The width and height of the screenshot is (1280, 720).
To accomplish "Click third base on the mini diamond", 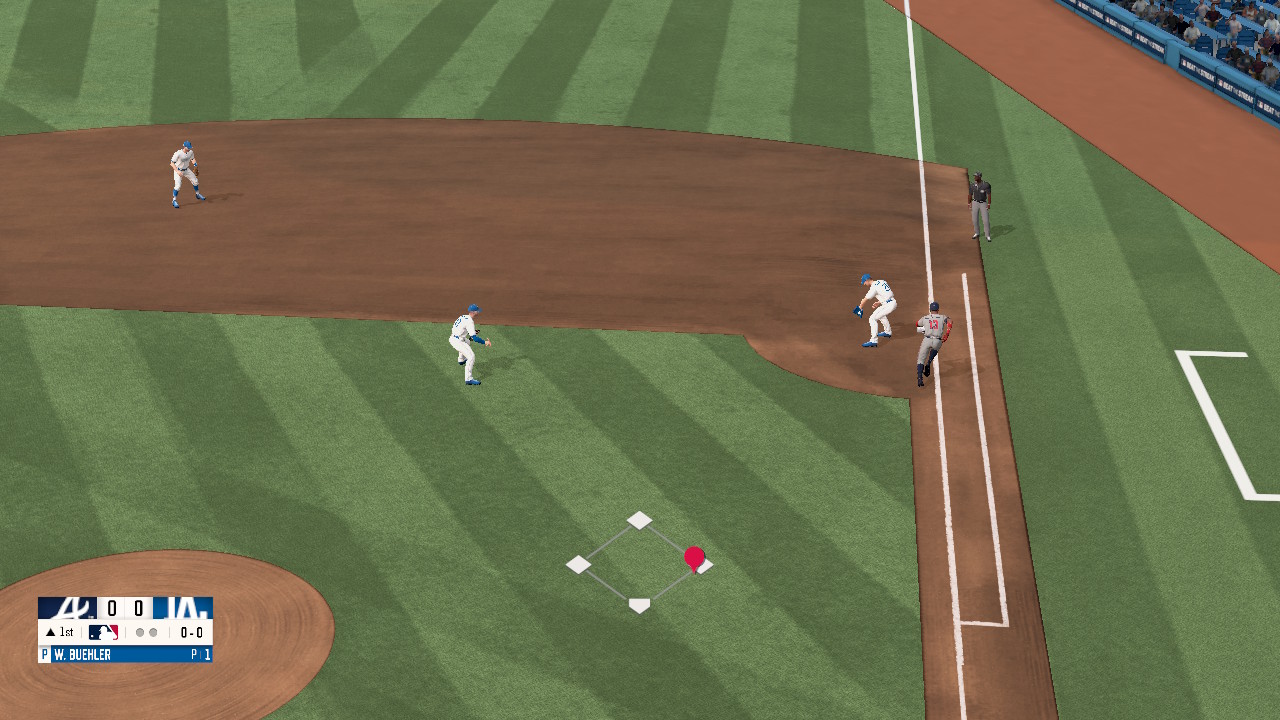I will [578, 563].
